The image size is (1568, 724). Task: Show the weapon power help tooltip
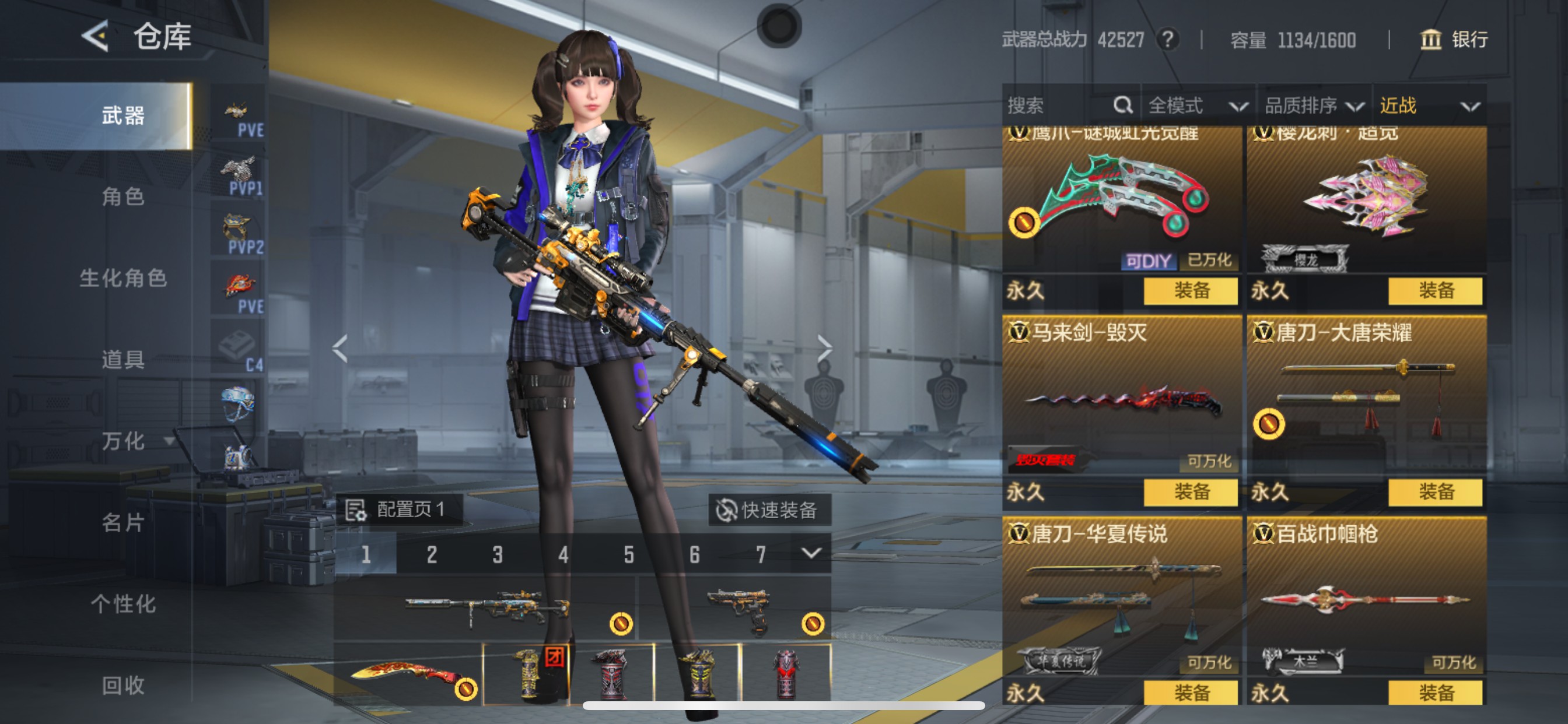click(x=1167, y=40)
